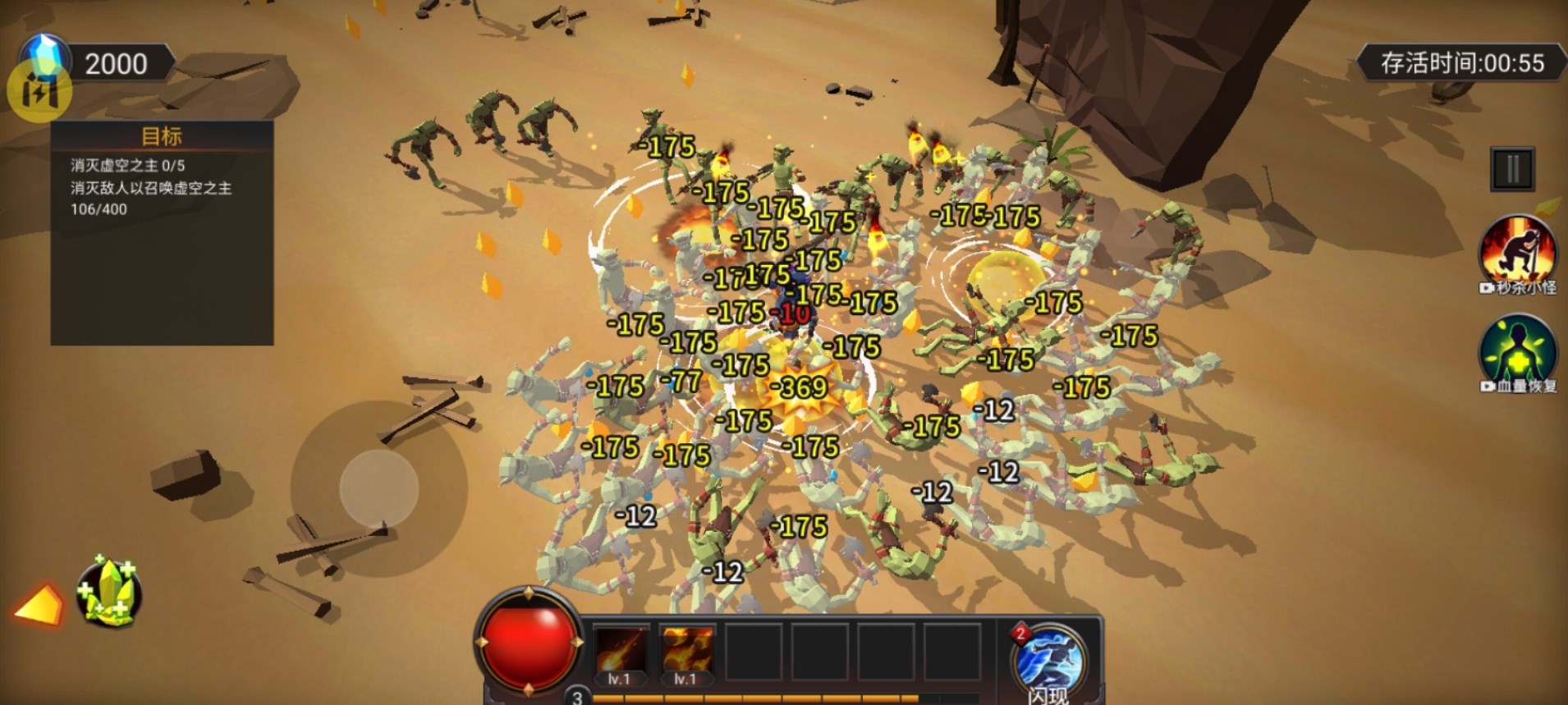Click the green crystal bonus icon
1568x705 pixels.
tap(108, 593)
